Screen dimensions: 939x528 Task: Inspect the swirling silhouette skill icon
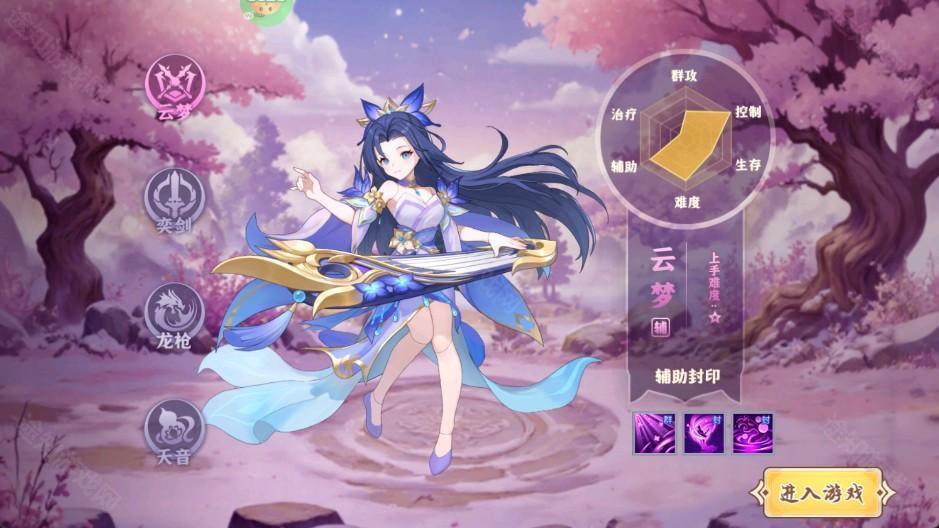[x=704, y=434]
